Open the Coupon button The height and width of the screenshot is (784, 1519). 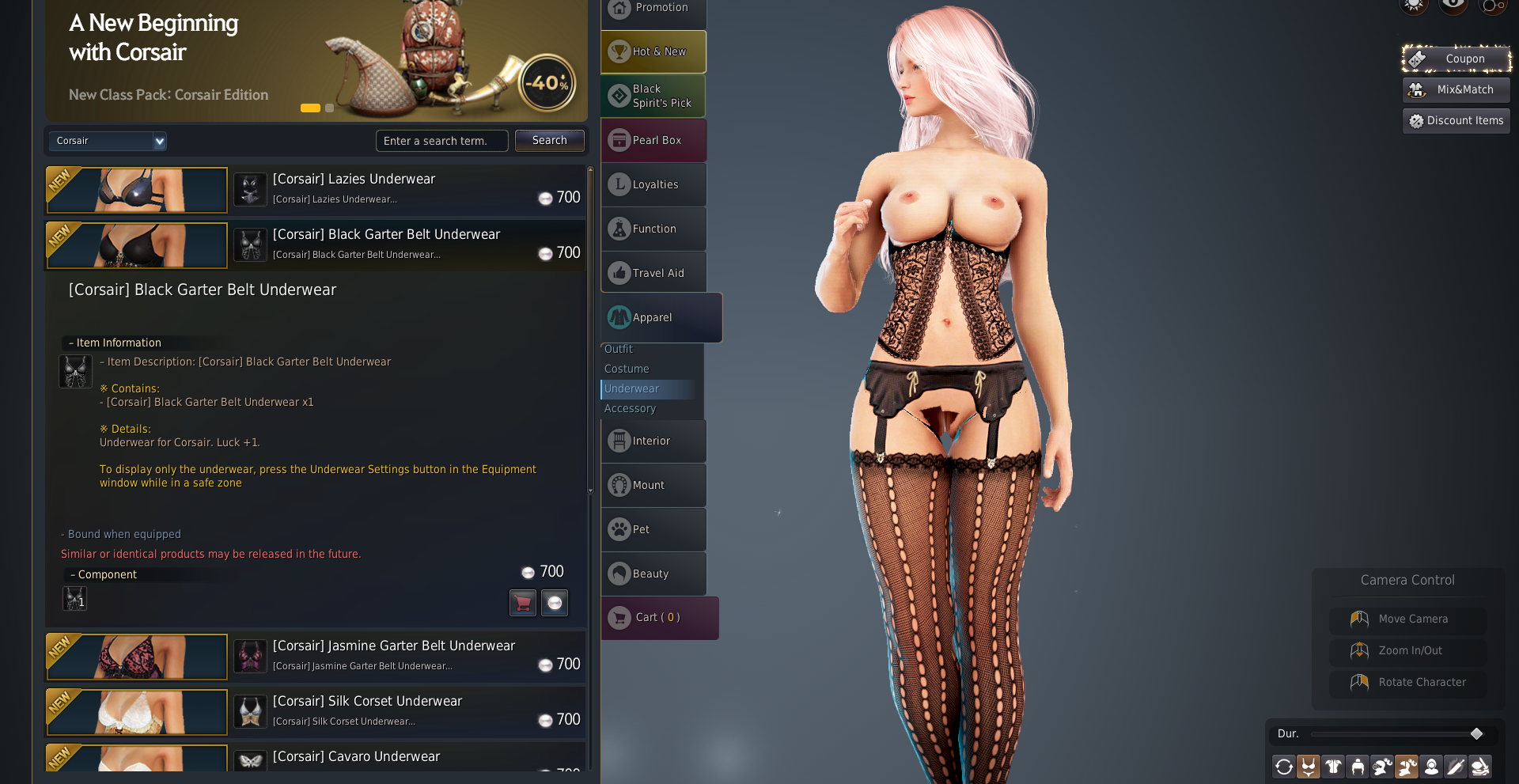click(1456, 59)
